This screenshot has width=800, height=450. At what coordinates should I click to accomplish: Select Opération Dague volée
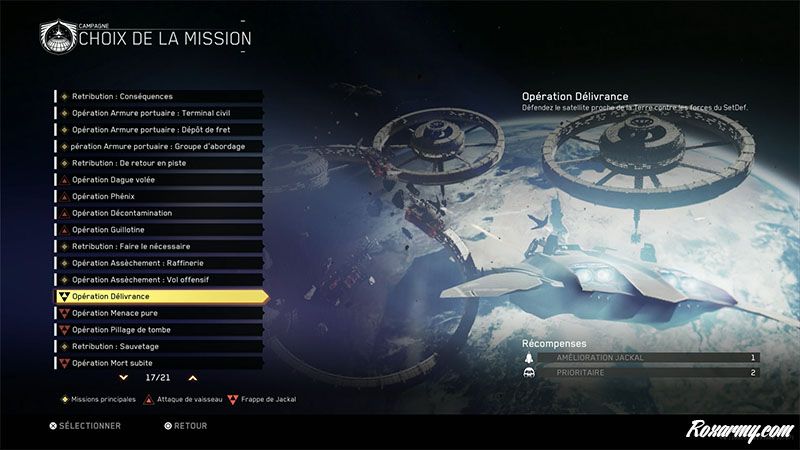pyautogui.click(x=160, y=180)
